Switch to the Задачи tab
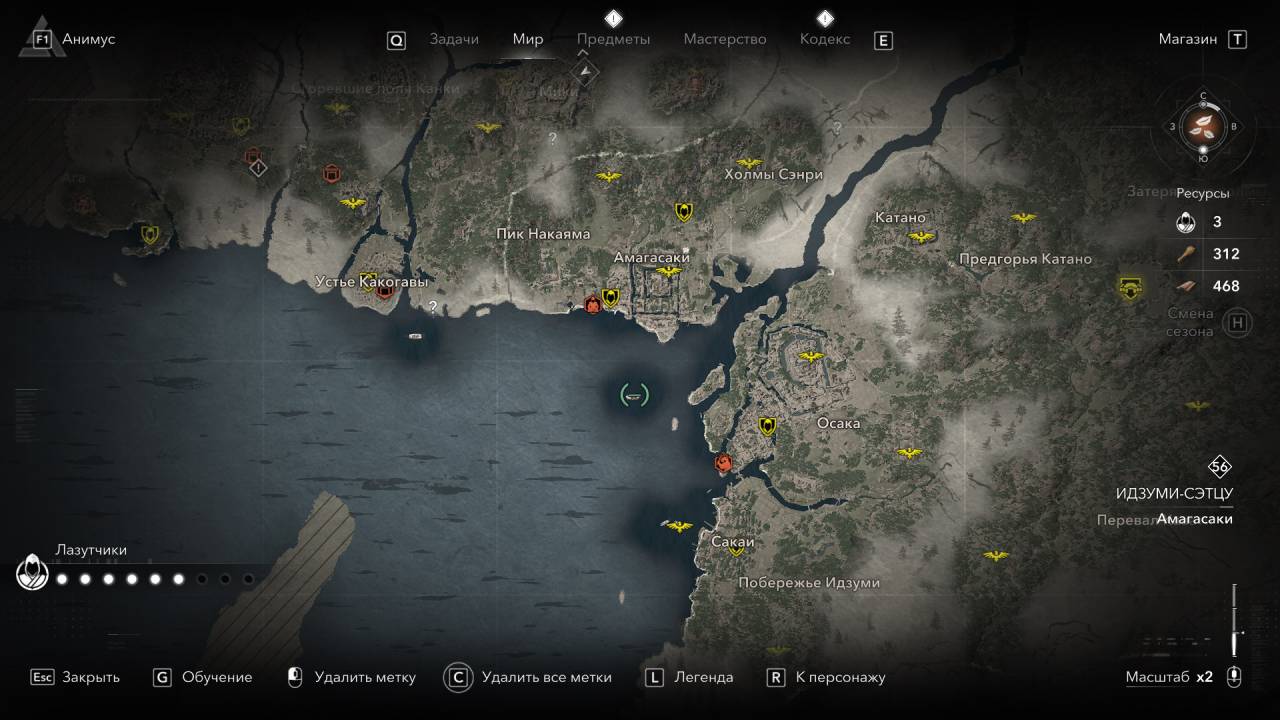 [x=453, y=39]
